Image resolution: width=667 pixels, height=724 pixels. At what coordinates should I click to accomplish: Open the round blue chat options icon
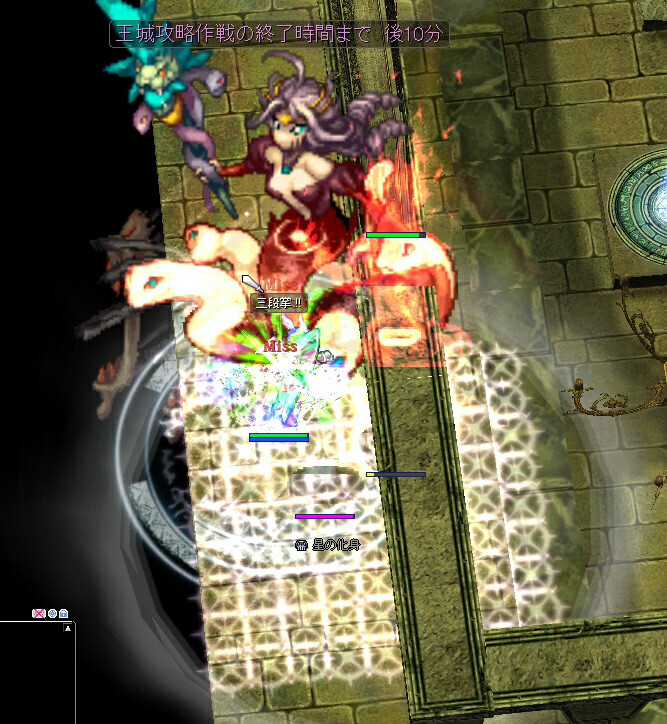pos(52,613)
